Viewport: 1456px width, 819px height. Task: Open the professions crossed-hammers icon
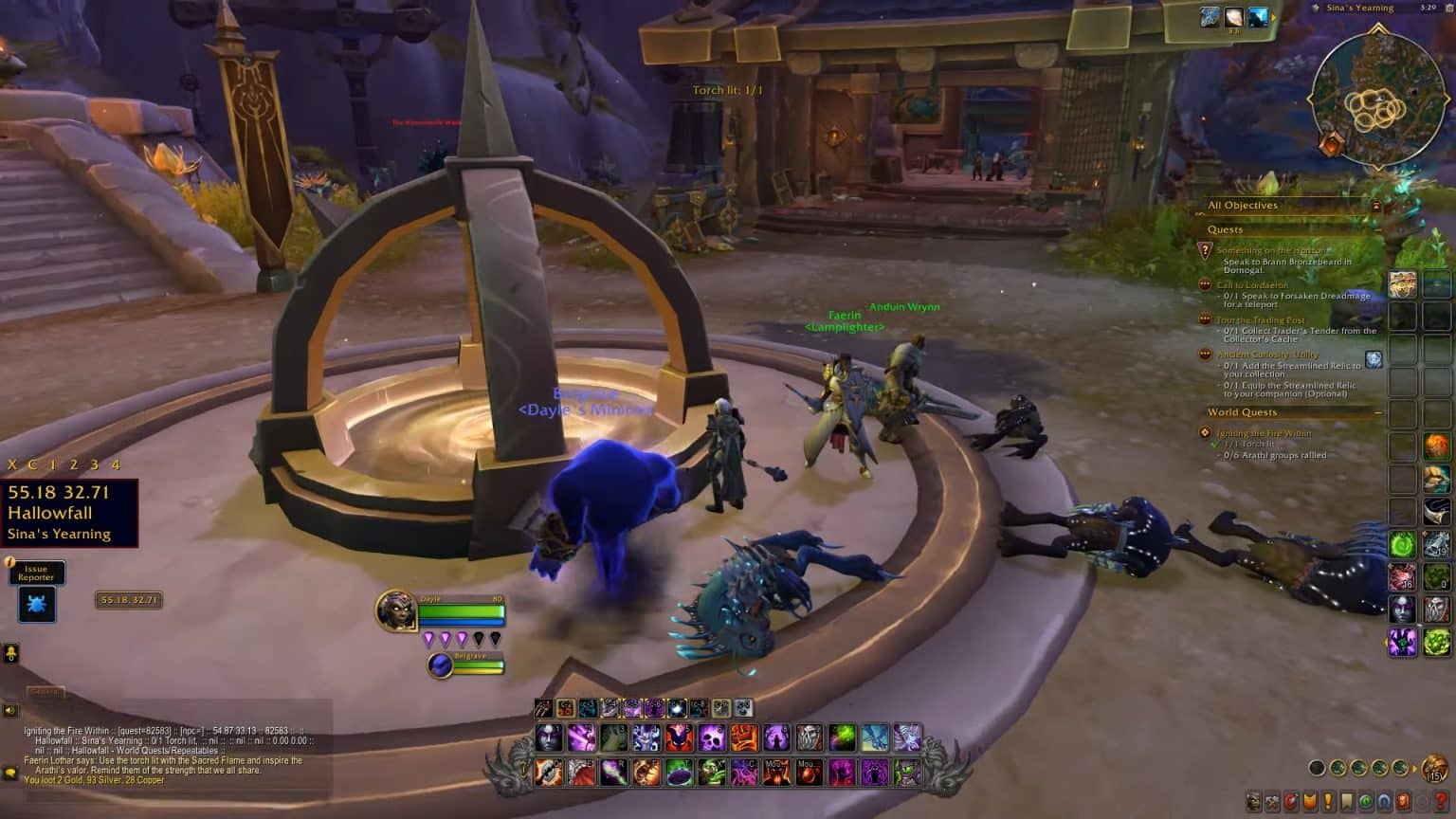click(1273, 801)
